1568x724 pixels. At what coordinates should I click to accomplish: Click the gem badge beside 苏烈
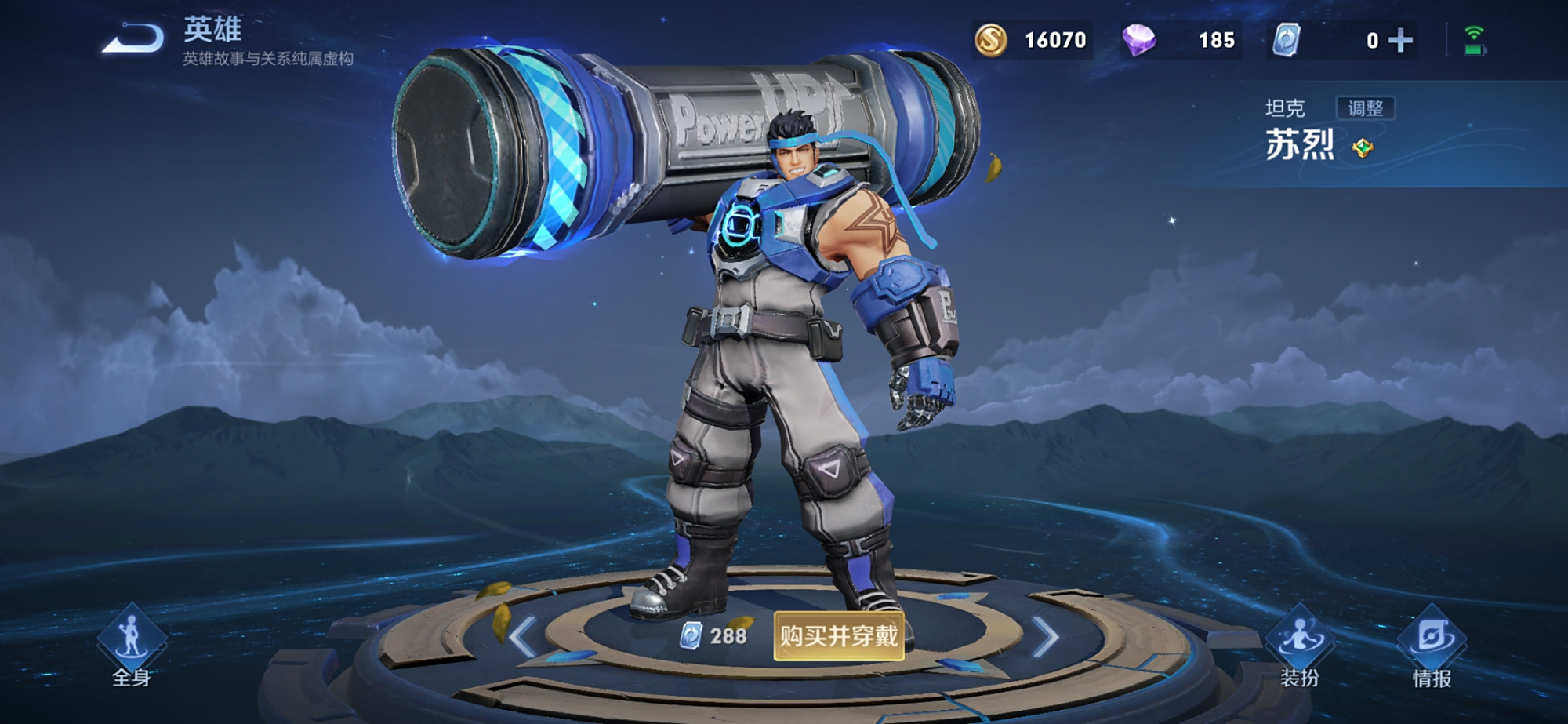[x=1363, y=147]
